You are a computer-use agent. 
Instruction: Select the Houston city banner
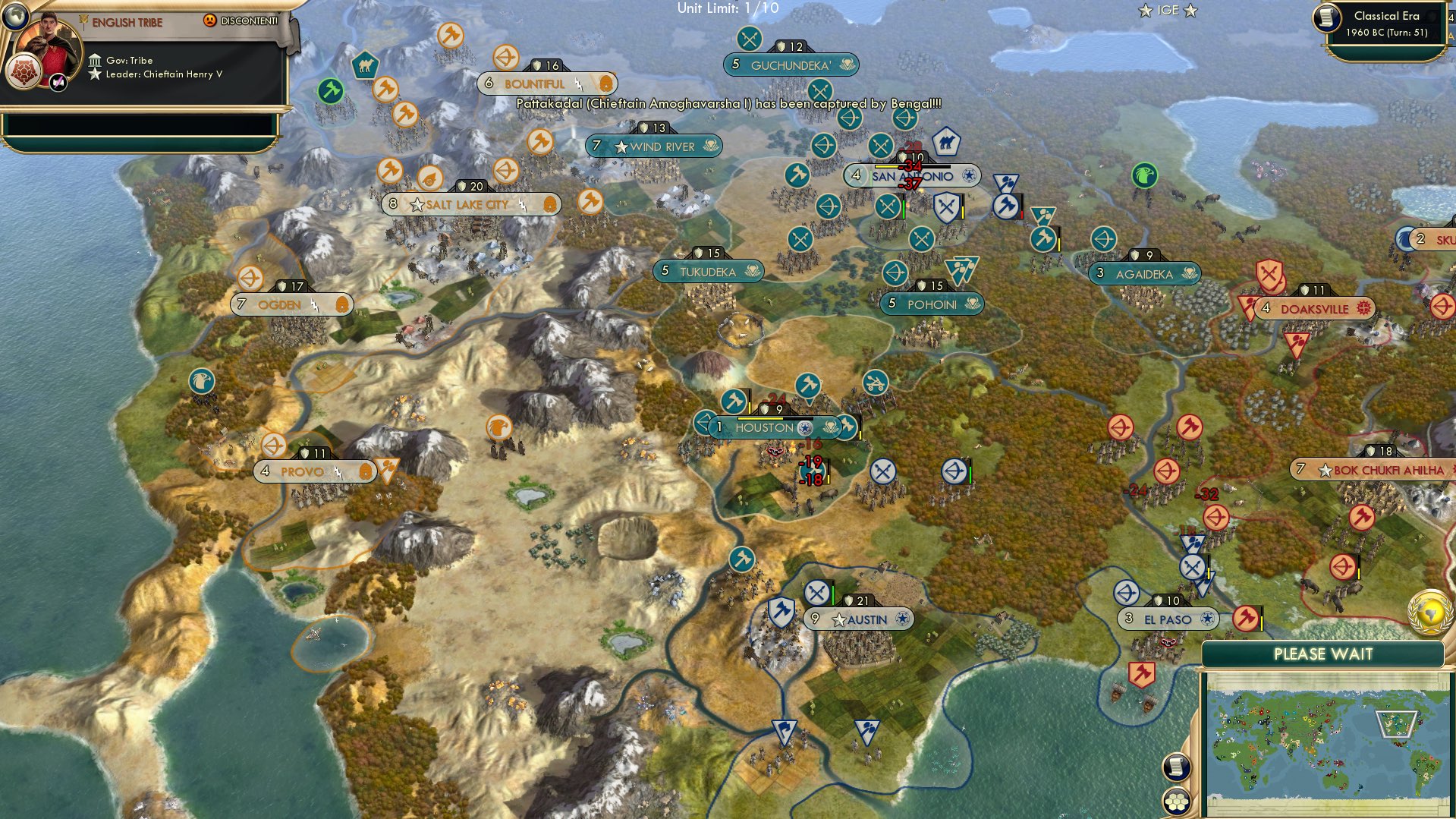[x=766, y=428]
